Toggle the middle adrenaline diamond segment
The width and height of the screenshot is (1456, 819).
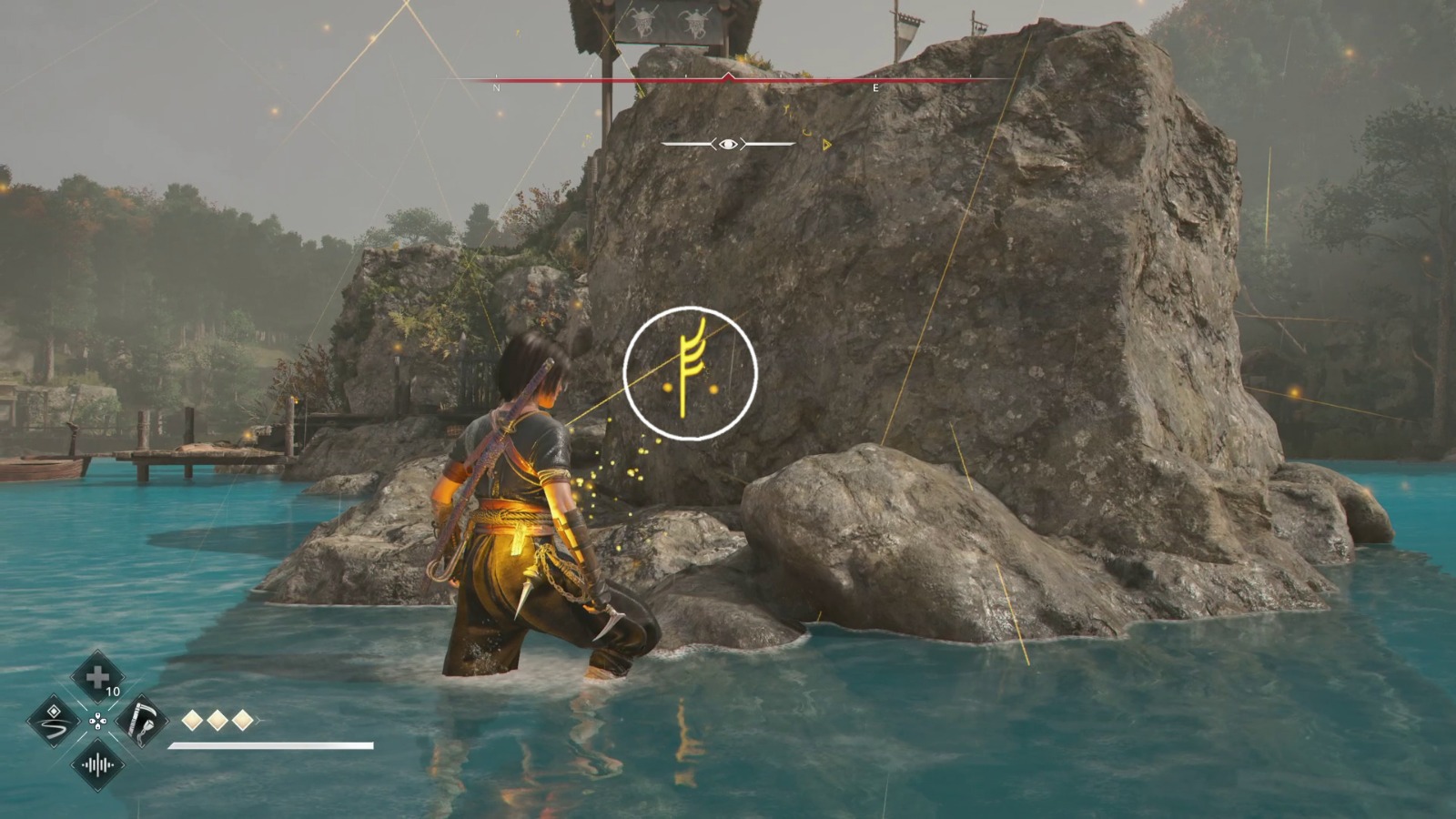[x=217, y=720]
